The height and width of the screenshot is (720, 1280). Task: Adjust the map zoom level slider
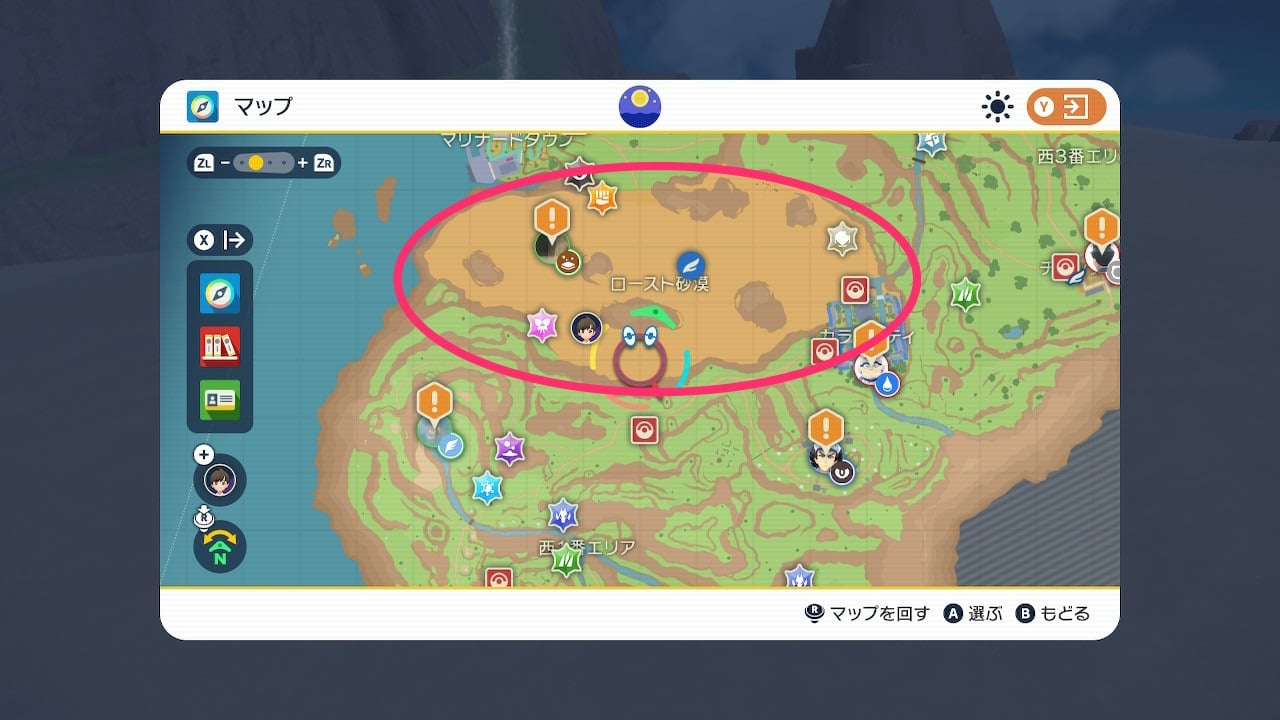click(264, 162)
